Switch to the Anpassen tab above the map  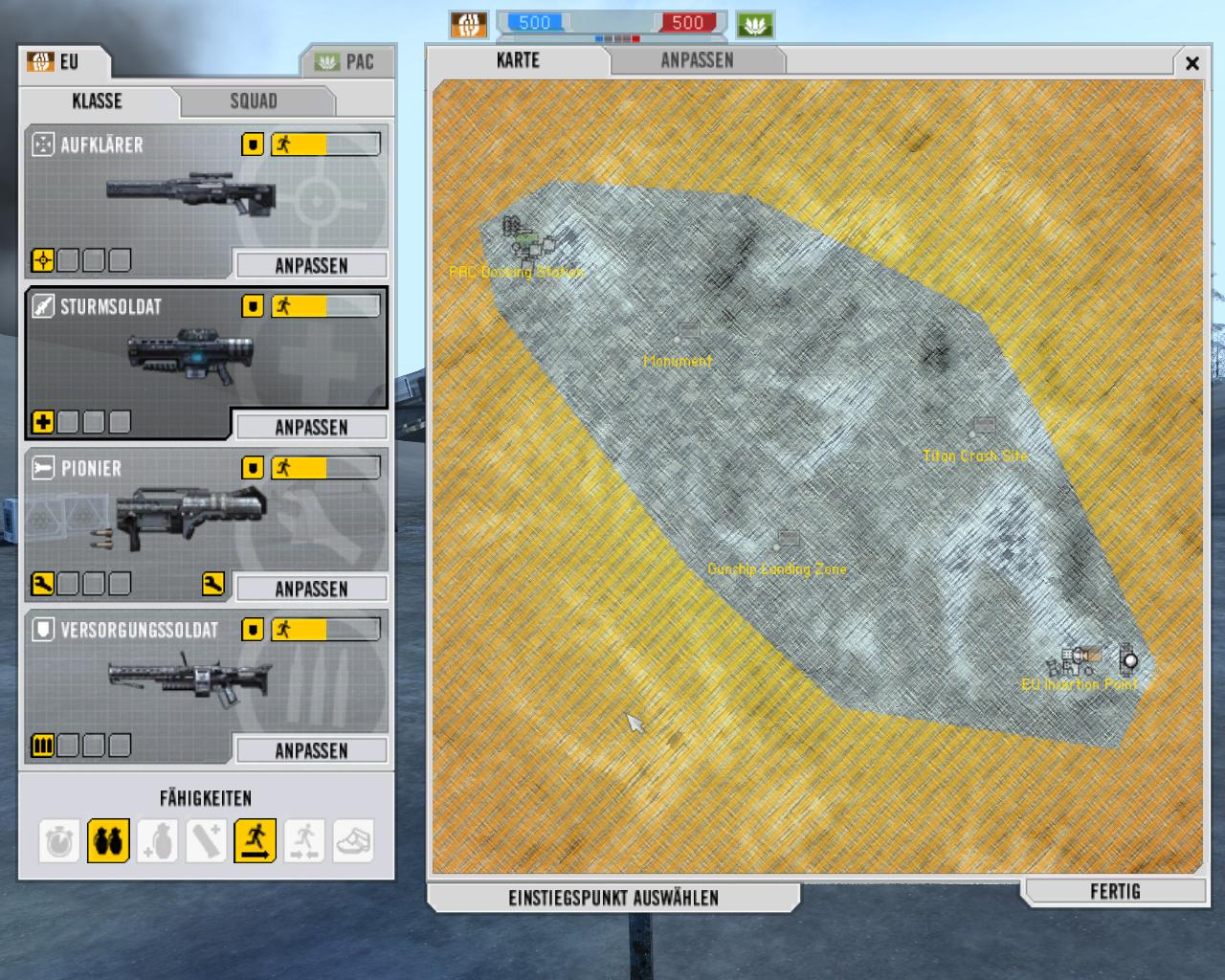(697, 60)
